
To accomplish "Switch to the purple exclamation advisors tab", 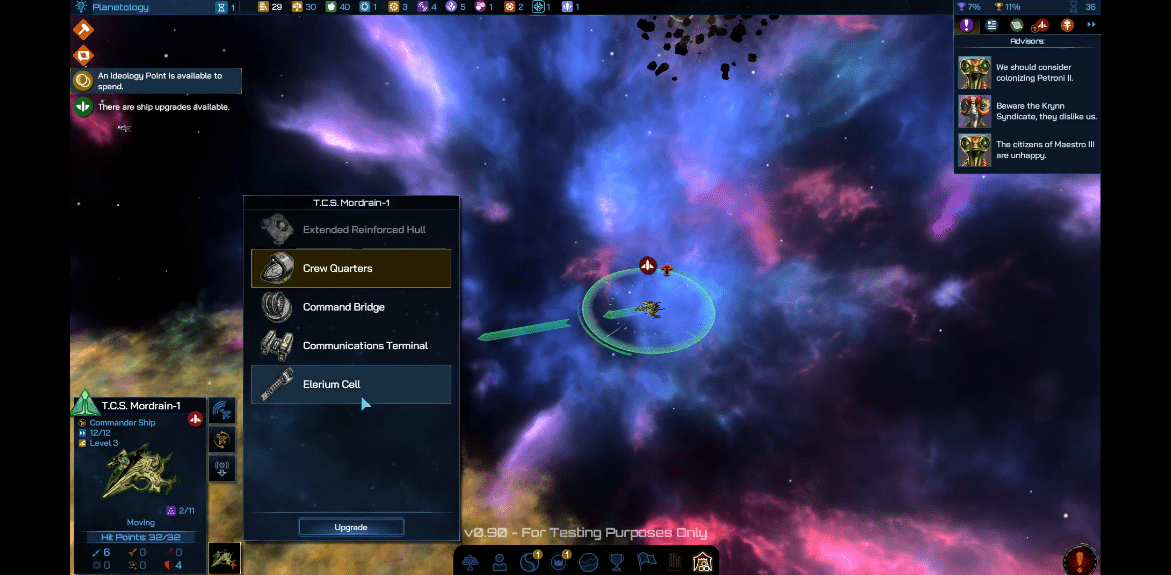I will [966, 25].
